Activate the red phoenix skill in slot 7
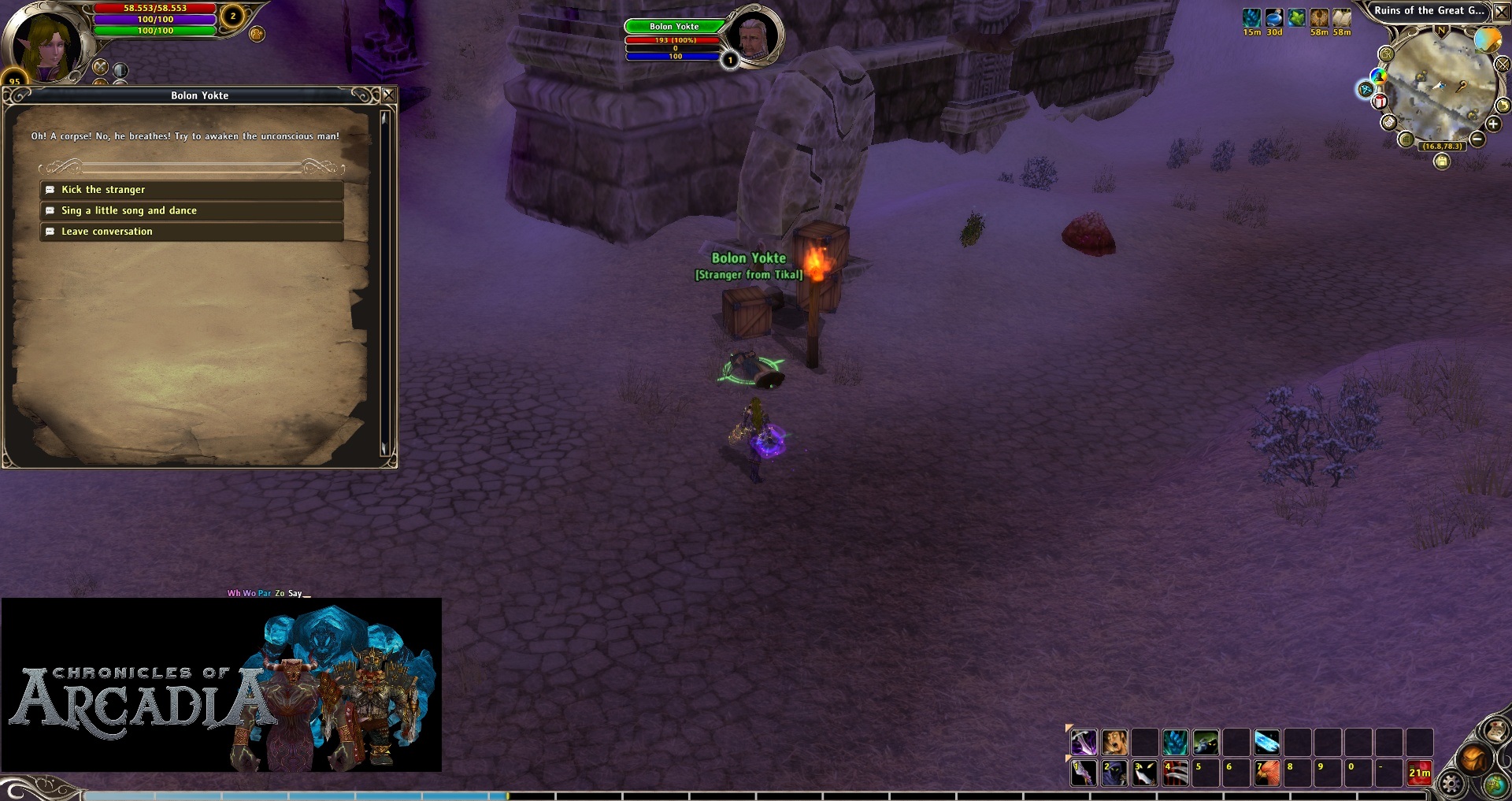Screen dimensions: 1512x801 coord(1267,773)
